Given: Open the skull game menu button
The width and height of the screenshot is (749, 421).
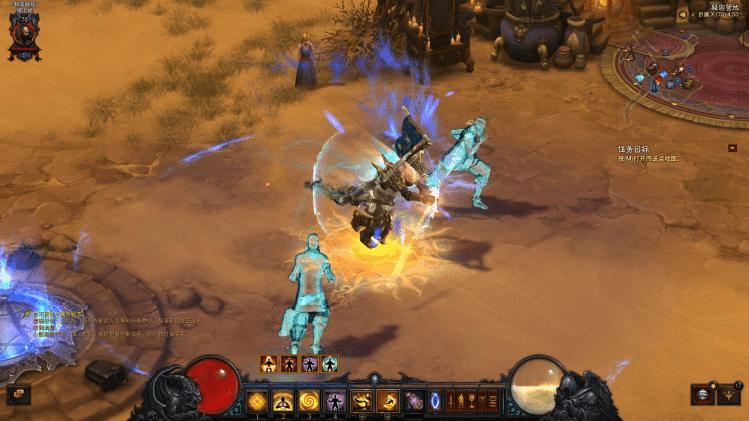Looking at the screenshot, I should 702,394.
